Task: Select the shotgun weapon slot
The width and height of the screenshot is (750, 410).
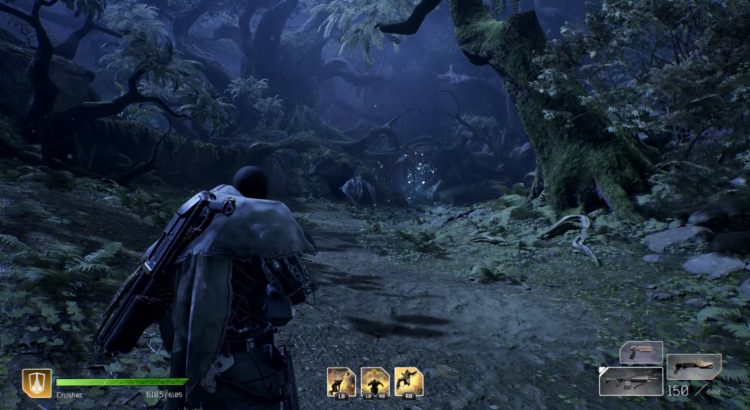Action: pyautogui.click(x=694, y=366)
